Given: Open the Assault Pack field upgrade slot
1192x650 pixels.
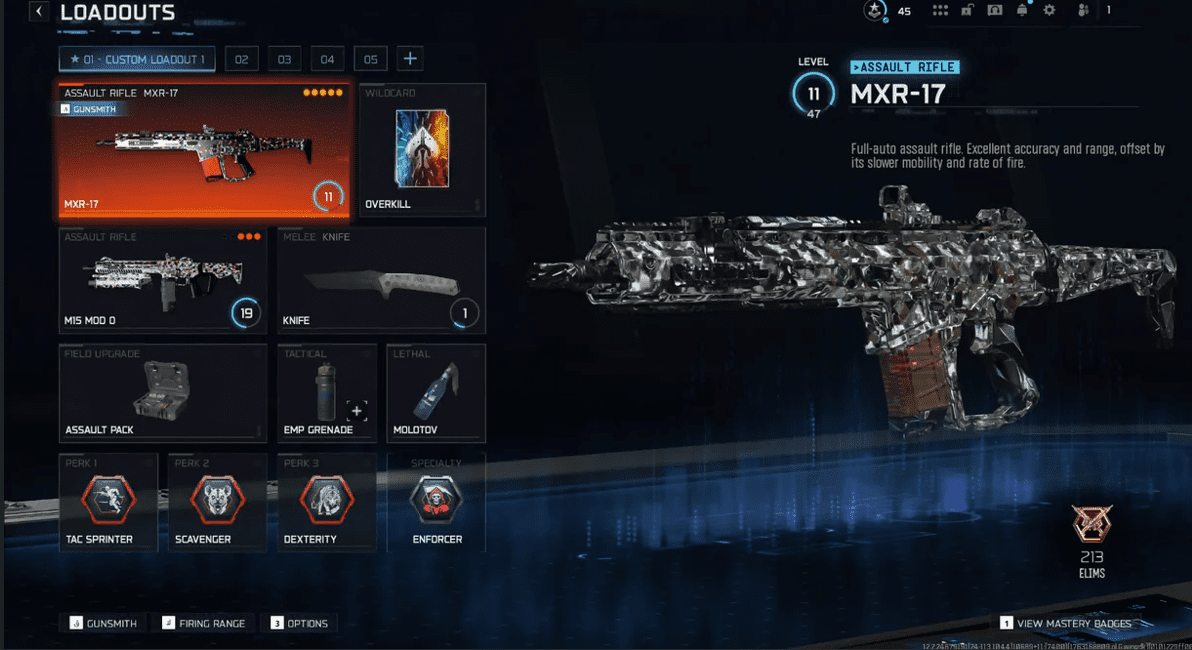Looking at the screenshot, I should (x=163, y=393).
